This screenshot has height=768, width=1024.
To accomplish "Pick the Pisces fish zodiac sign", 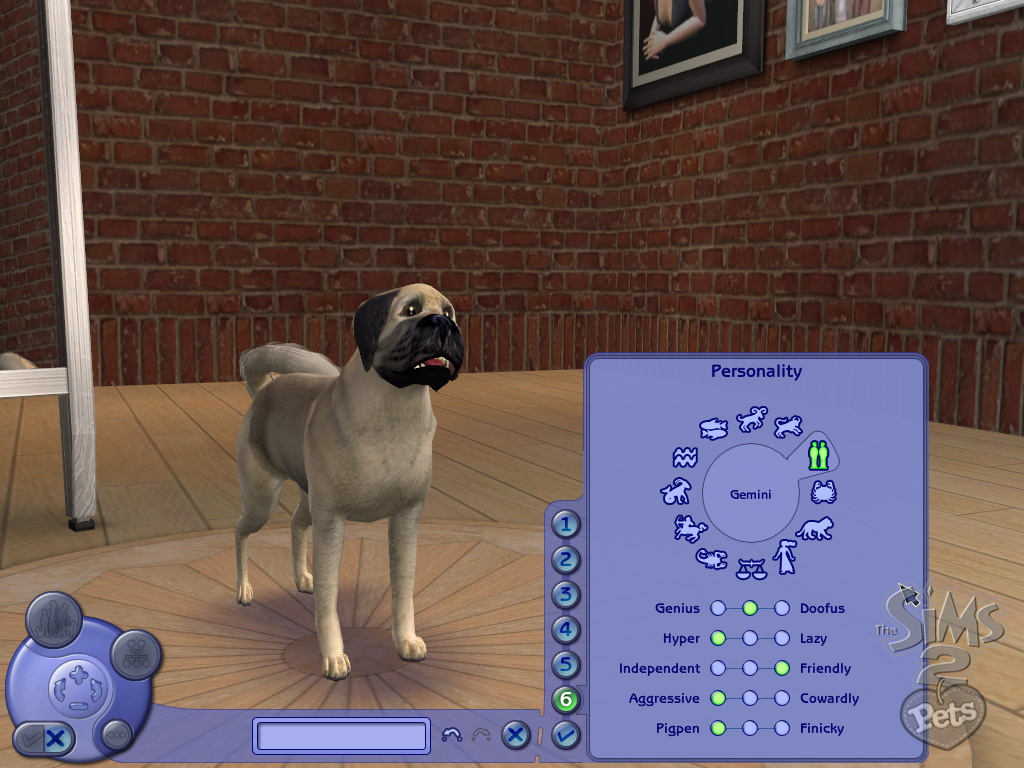I will [x=712, y=430].
